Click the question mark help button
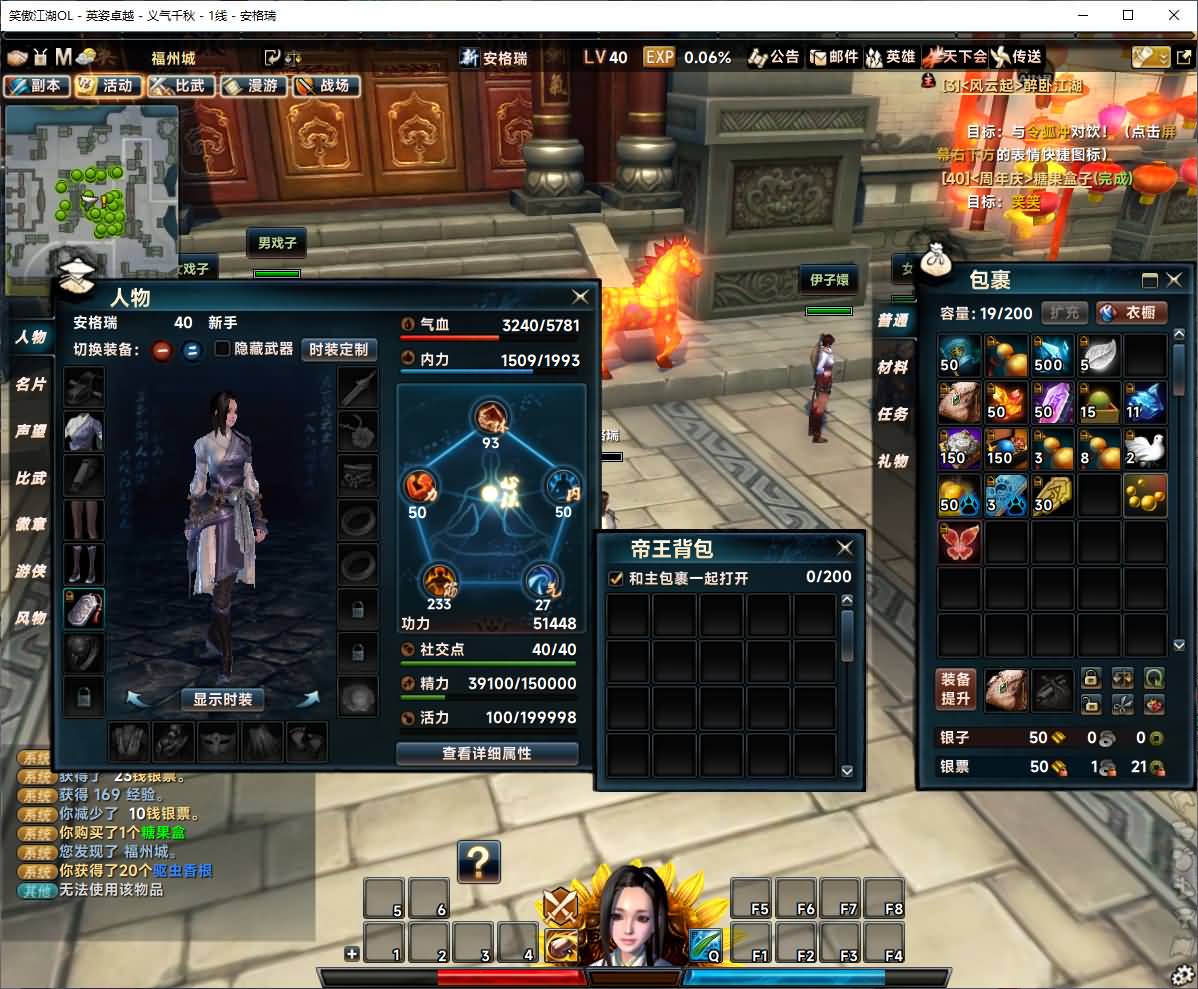 pos(479,861)
